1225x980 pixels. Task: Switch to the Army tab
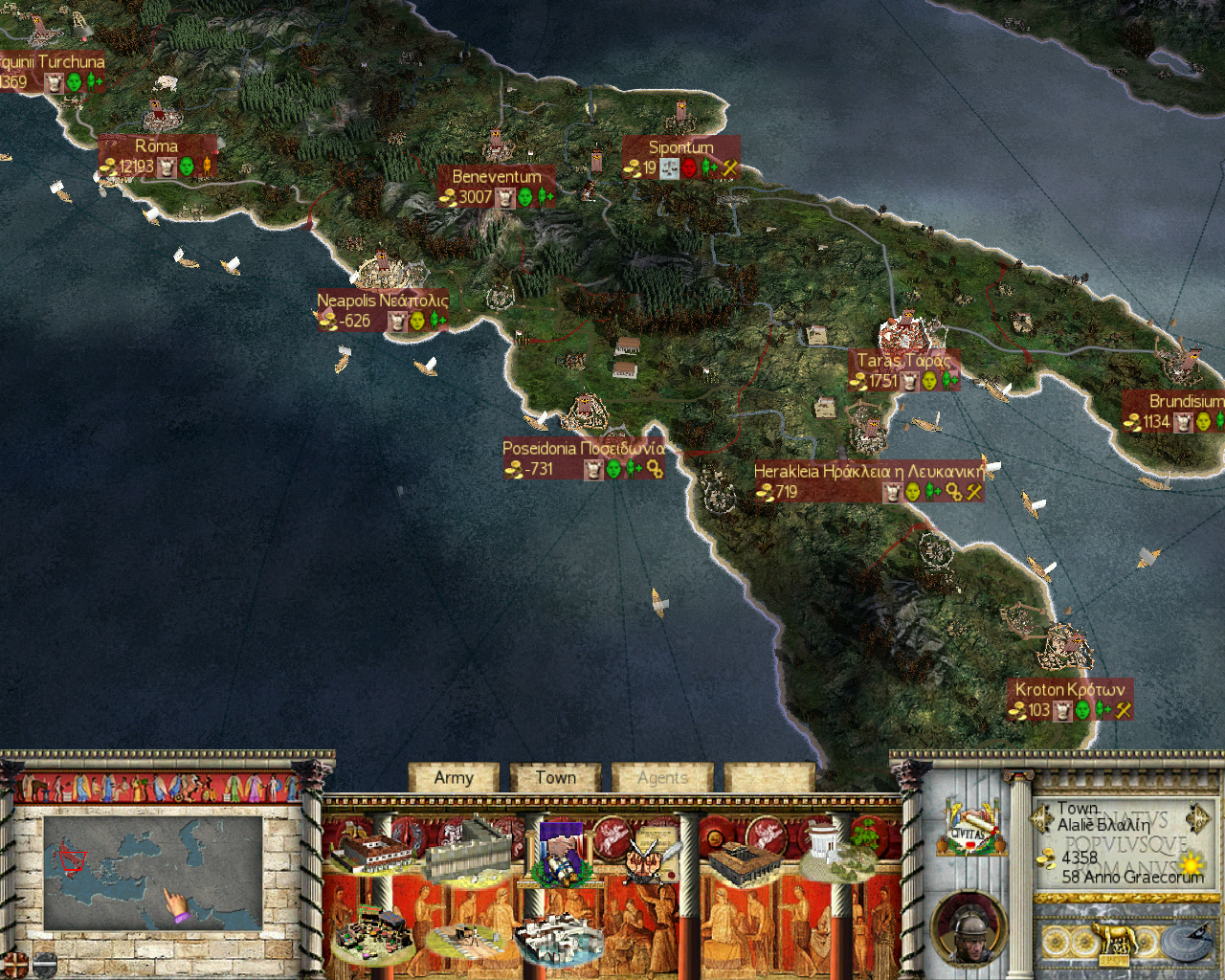[454, 778]
